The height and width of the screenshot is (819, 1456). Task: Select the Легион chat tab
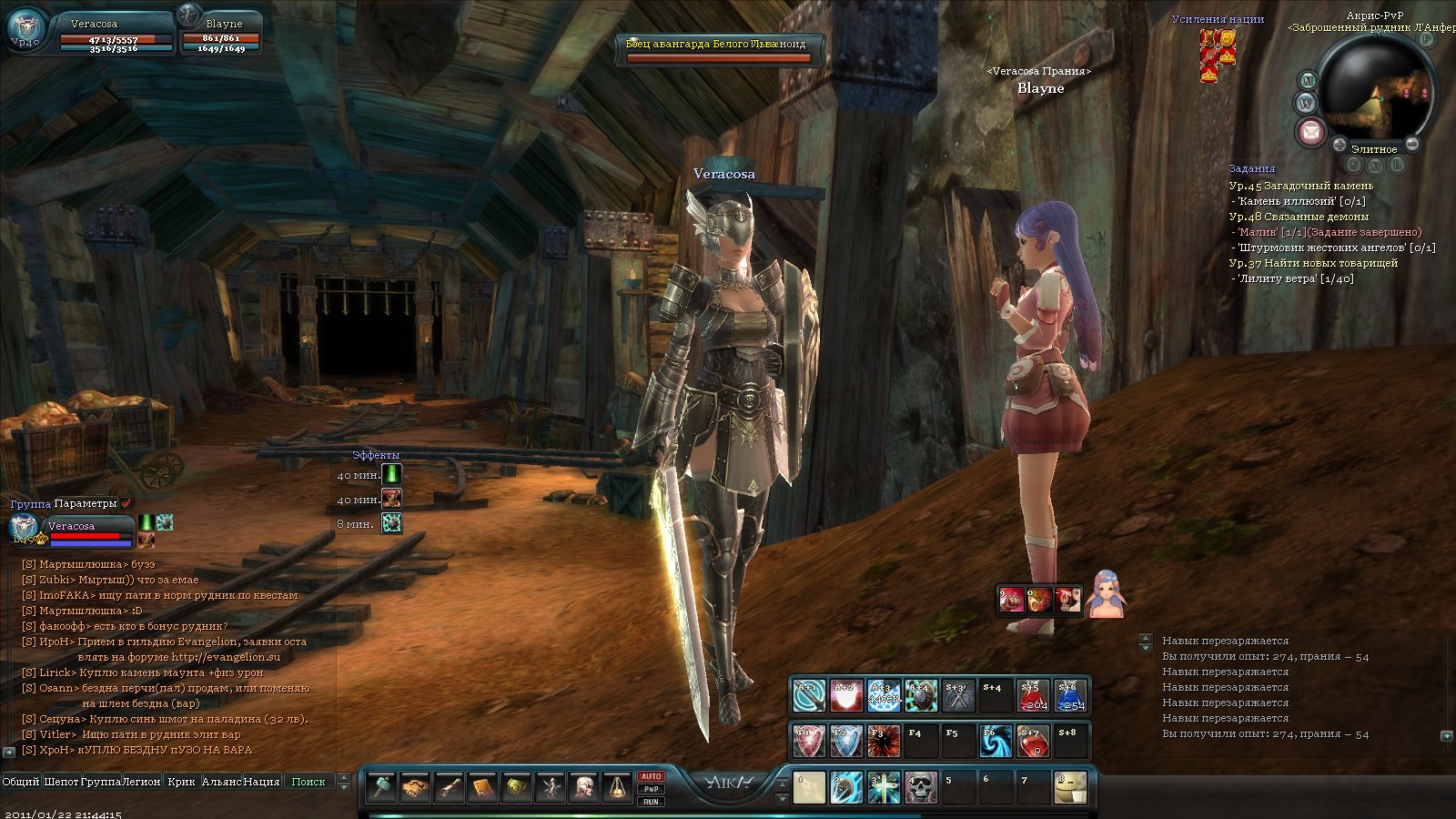141,782
